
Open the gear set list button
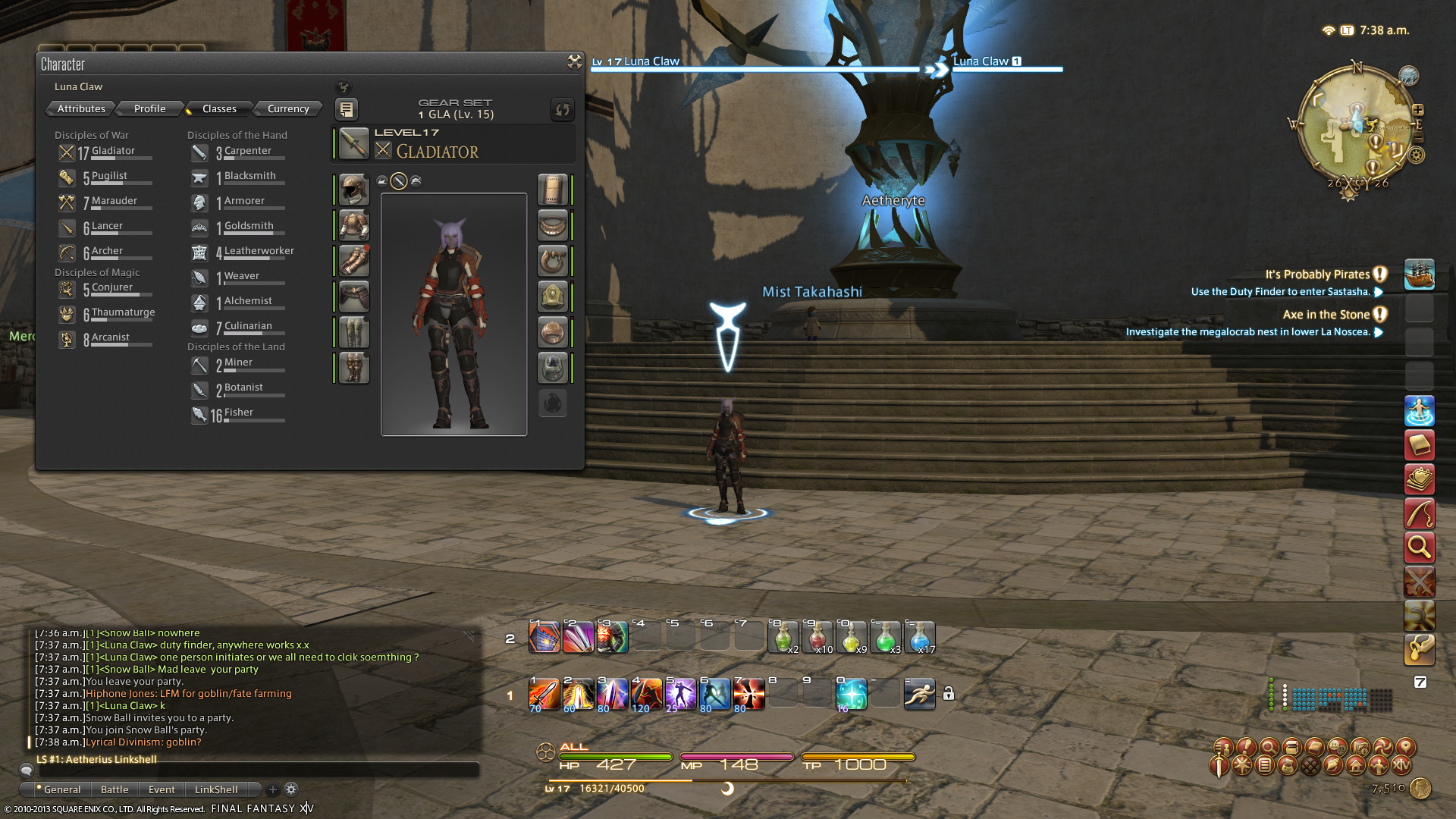tap(346, 110)
